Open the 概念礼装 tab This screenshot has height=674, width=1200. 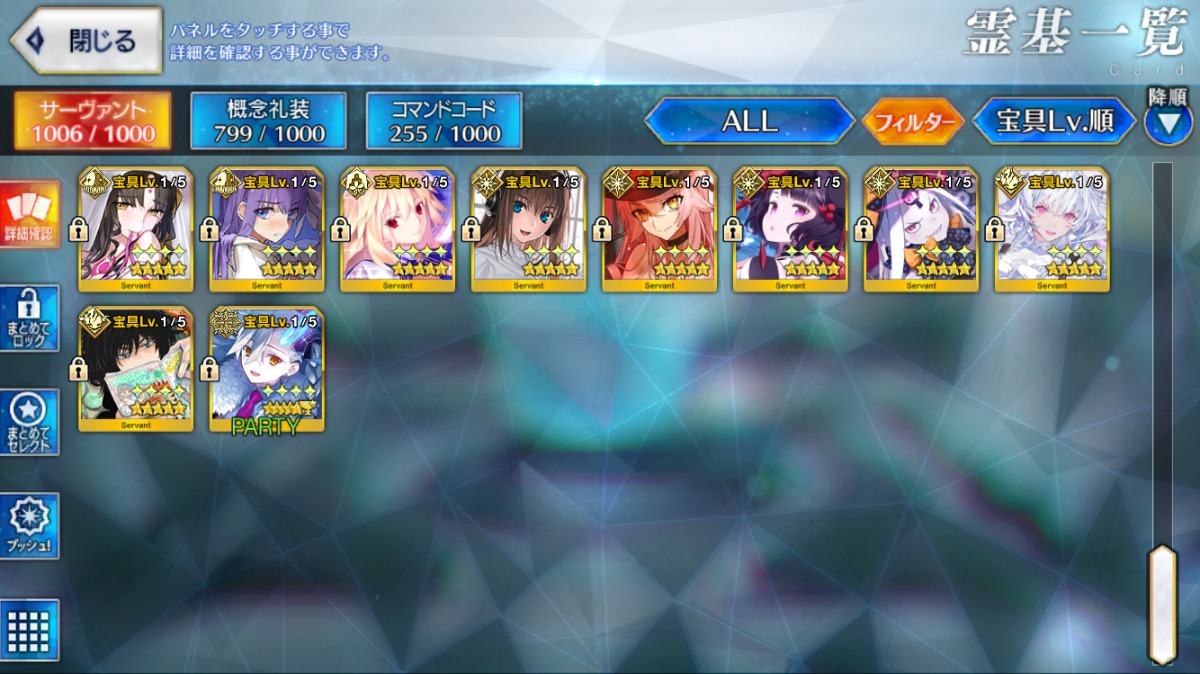click(268, 121)
